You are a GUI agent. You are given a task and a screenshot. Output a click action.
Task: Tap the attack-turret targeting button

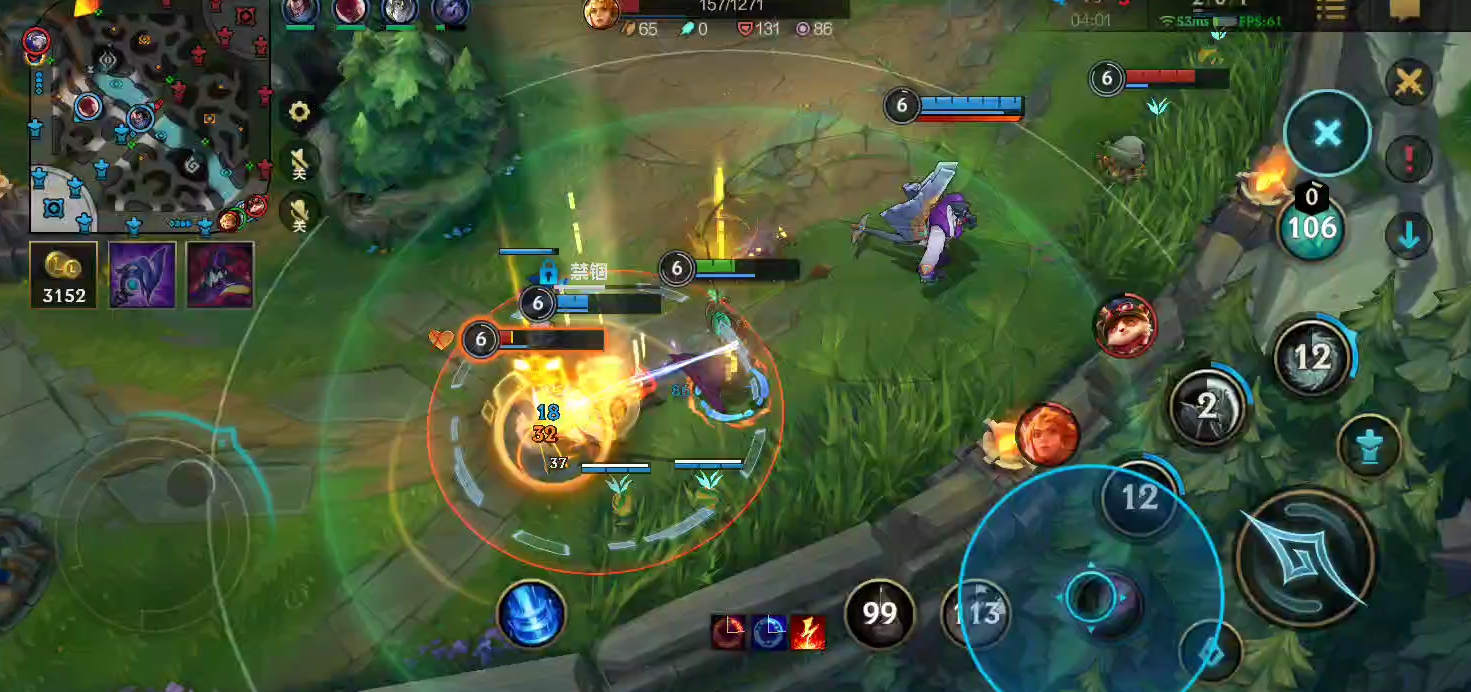(1369, 446)
